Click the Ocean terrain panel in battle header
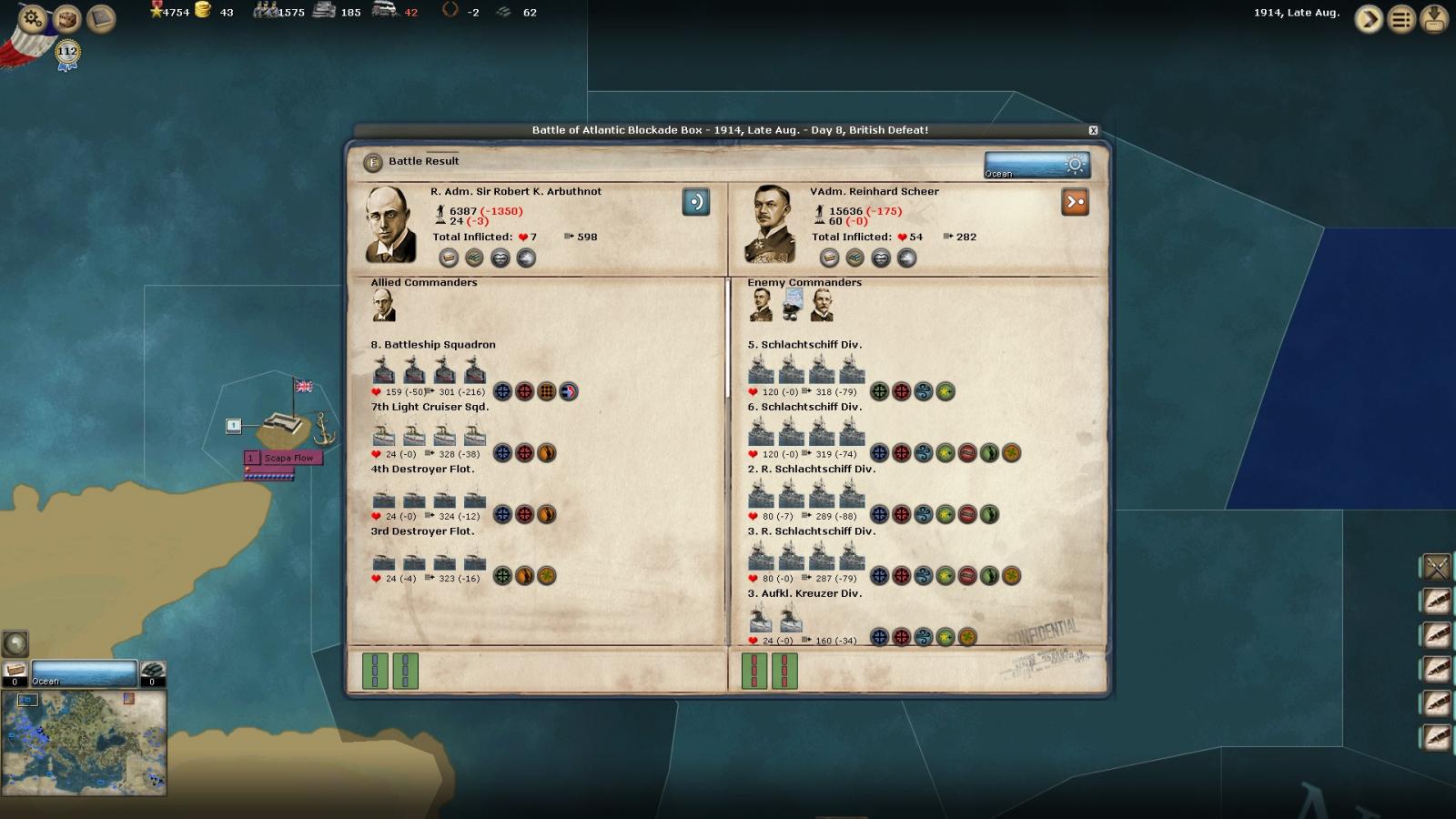 pos(1036,165)
